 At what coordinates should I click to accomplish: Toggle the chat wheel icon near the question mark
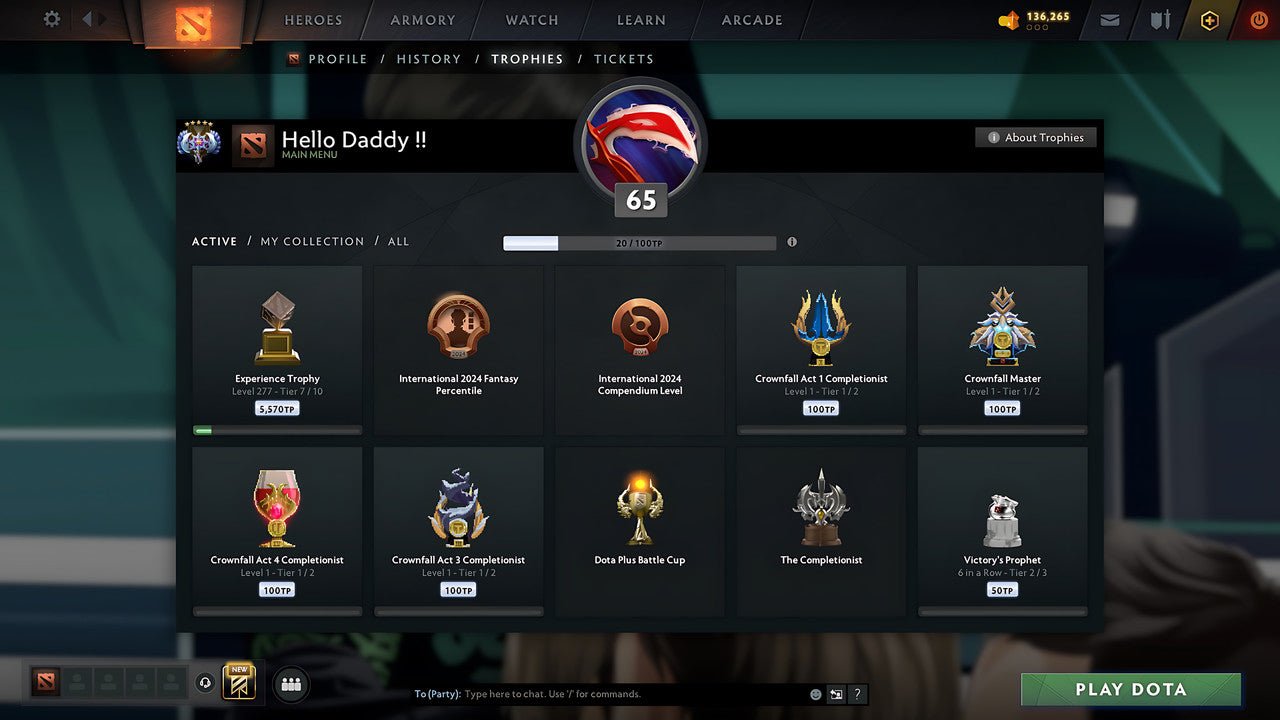click(x=836, y=693)
